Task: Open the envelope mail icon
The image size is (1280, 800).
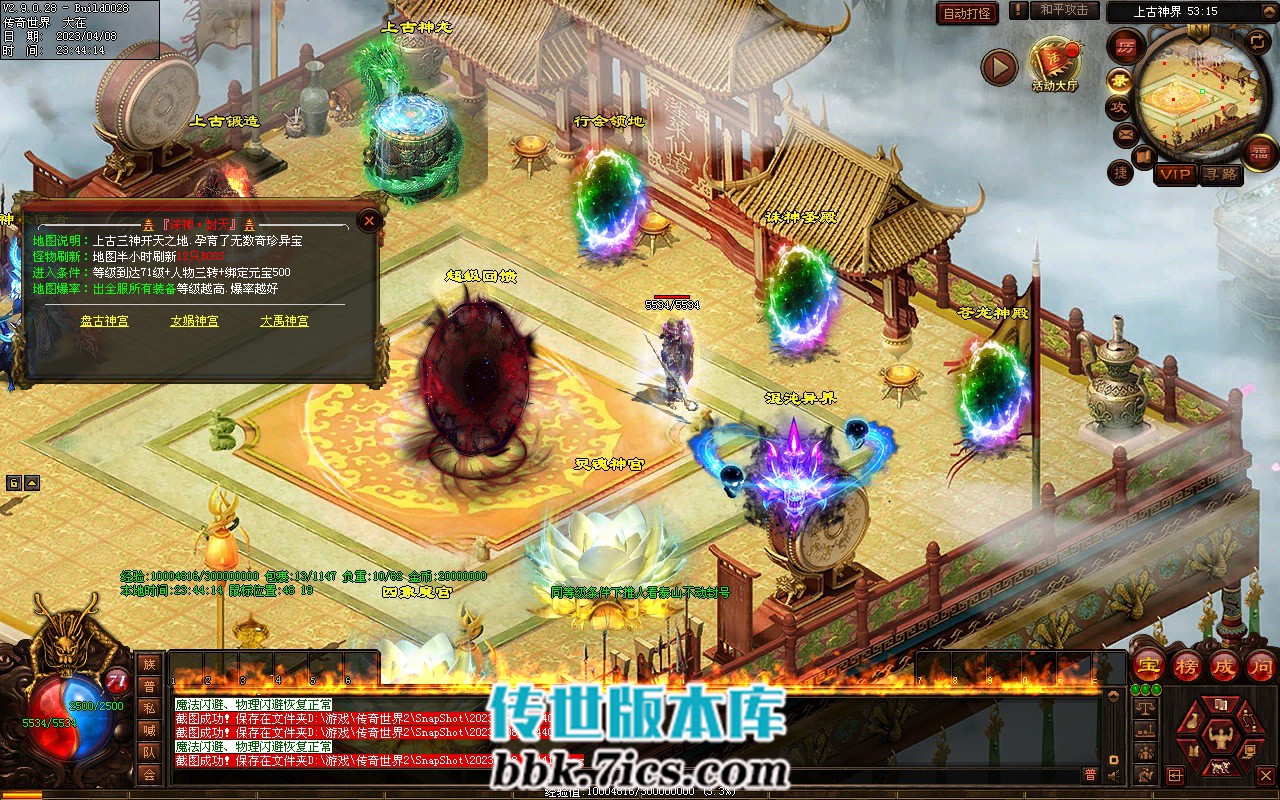Action: click(1124, 134)
